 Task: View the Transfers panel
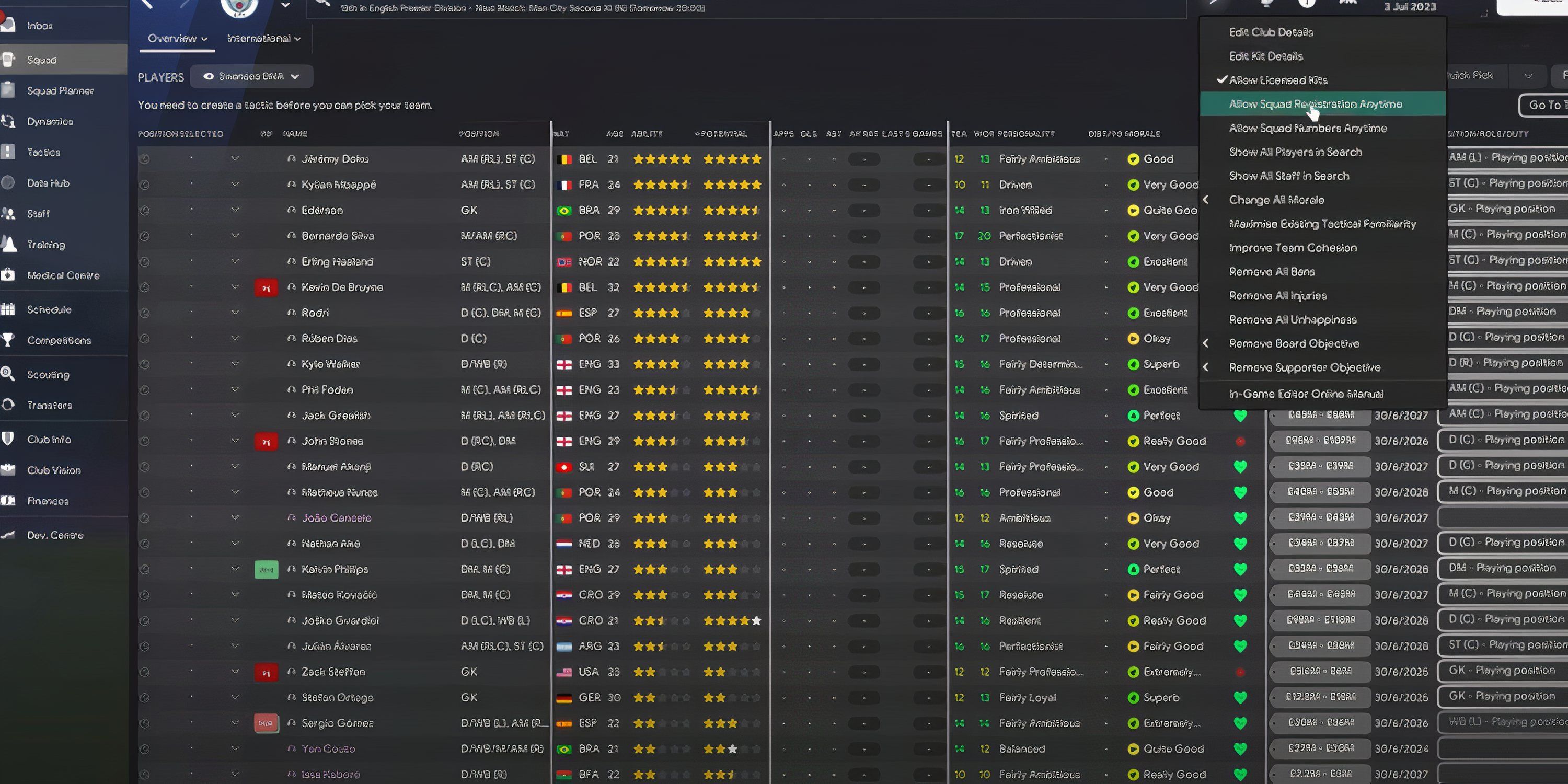click(49, 405)
